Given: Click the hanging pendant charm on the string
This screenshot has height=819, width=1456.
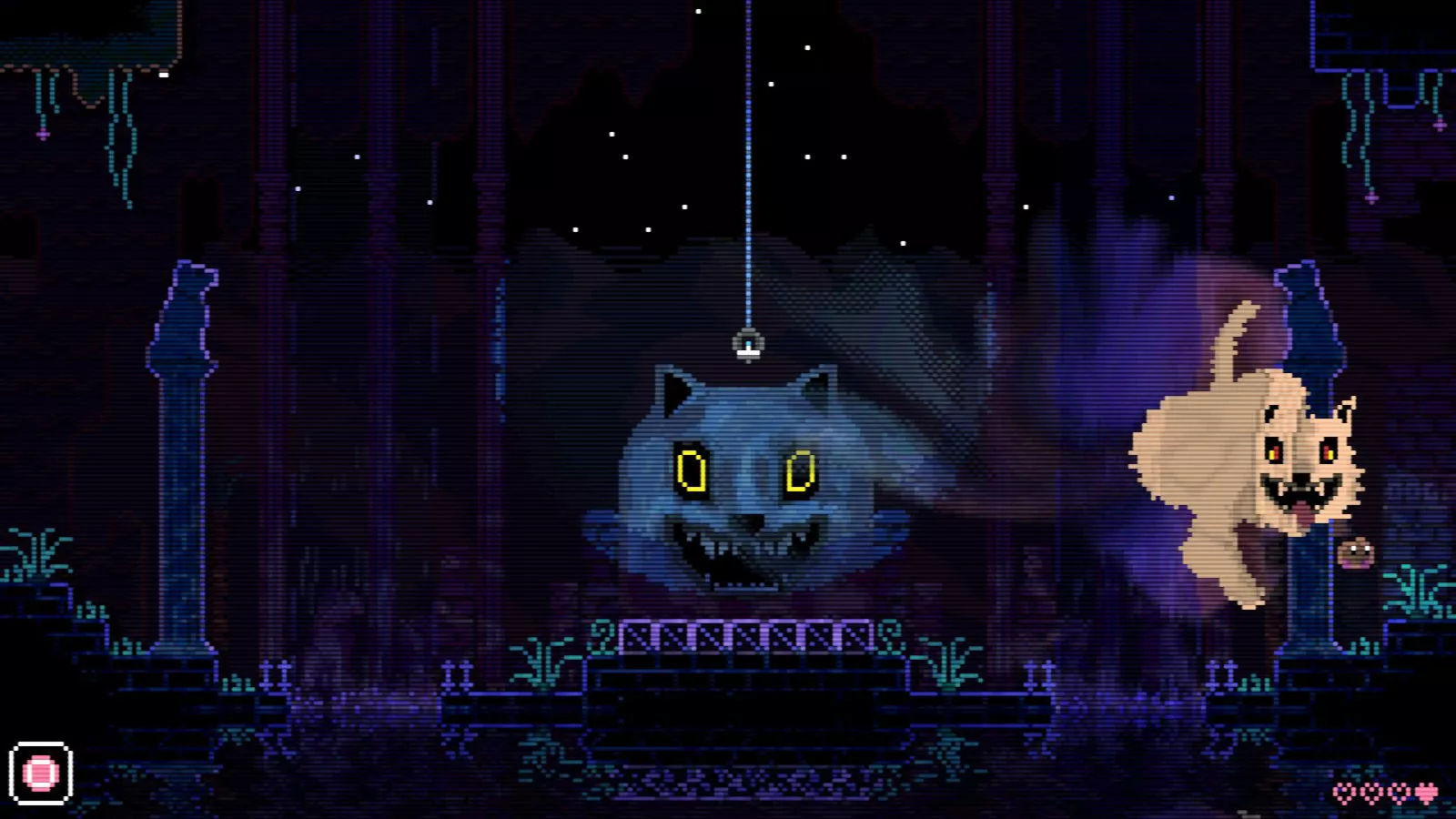Looking at the screenshot, I should pos(747,345).
